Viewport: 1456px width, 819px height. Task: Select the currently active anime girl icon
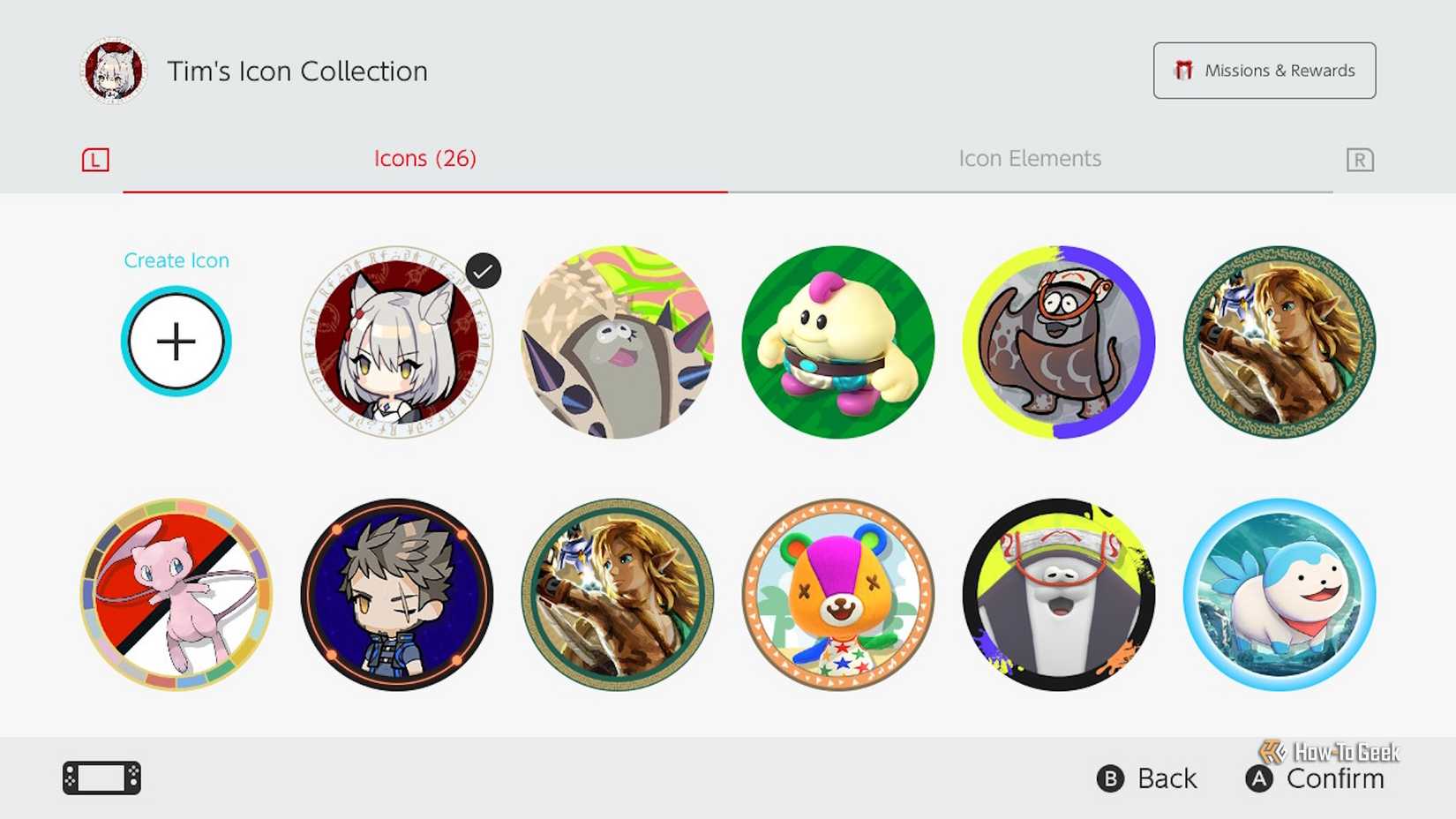click(x=396, y=342)
